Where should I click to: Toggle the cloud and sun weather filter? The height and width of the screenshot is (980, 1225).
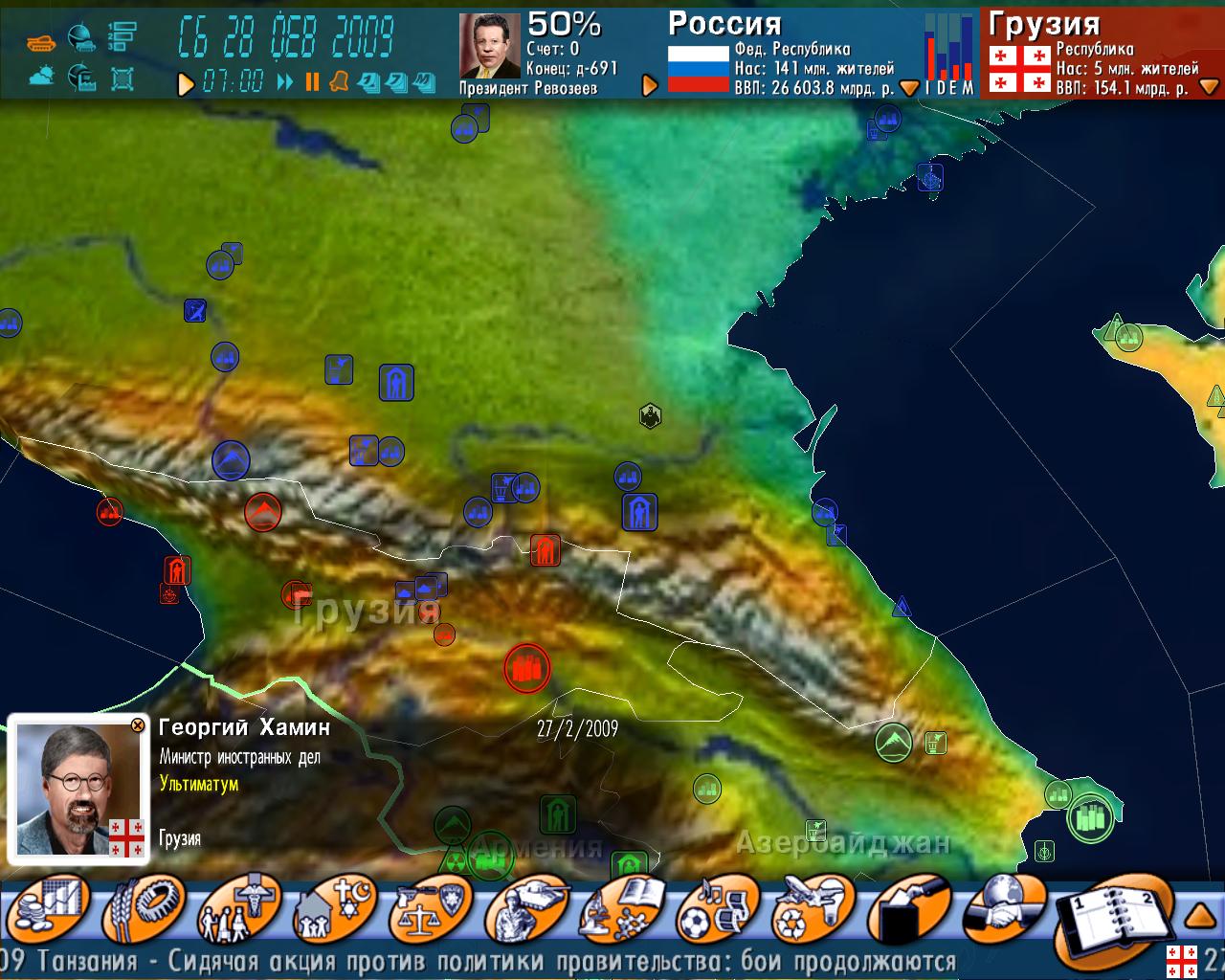click(x=41, y=77)
